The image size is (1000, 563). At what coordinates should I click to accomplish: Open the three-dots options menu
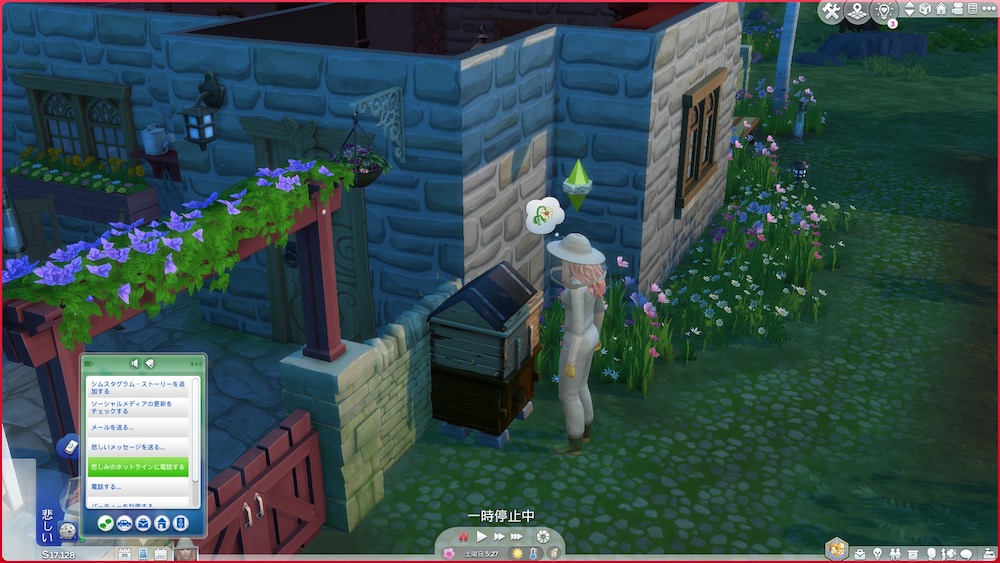pos(989,9)
